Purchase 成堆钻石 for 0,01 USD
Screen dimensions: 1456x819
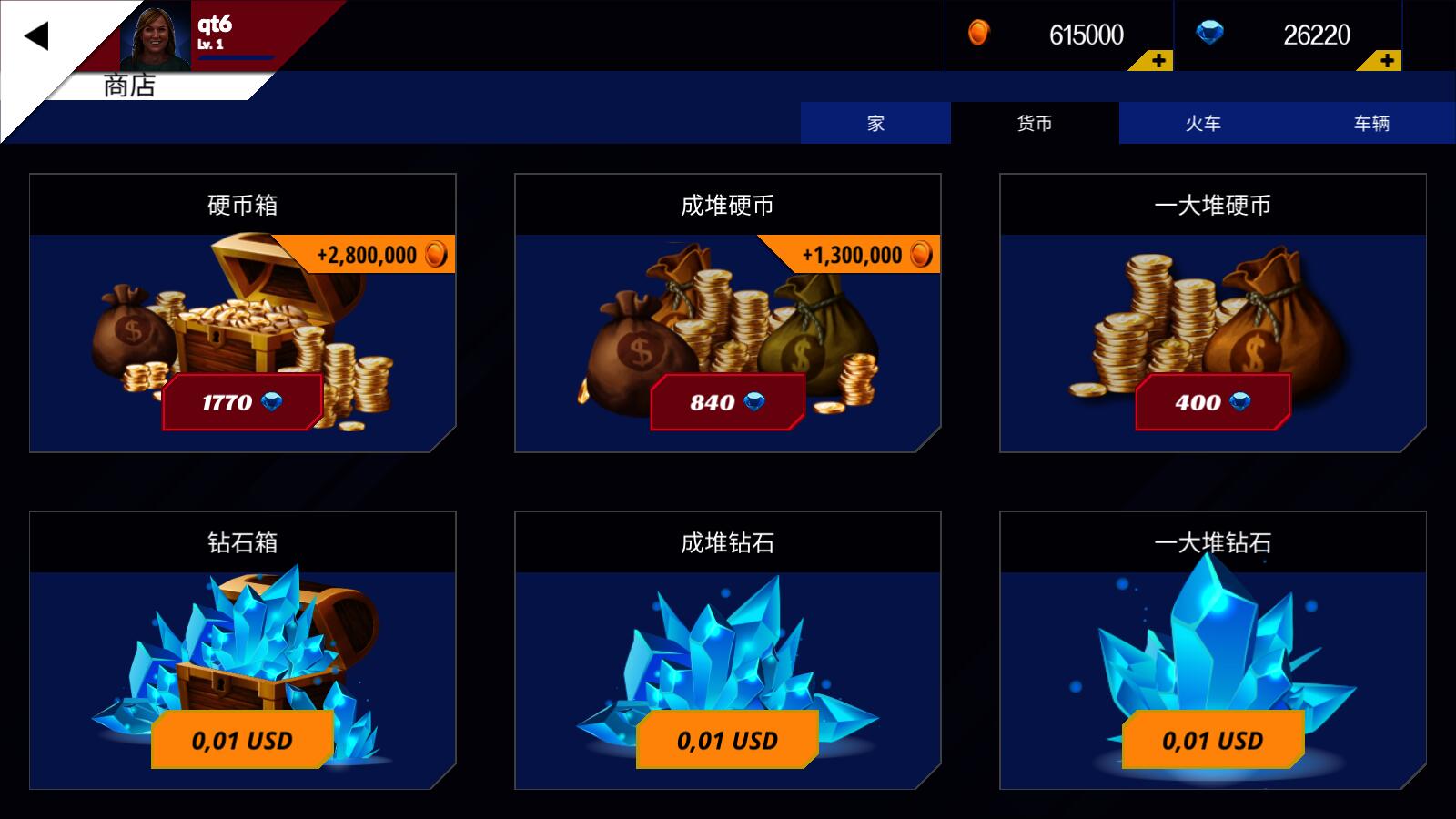point(727,741)
